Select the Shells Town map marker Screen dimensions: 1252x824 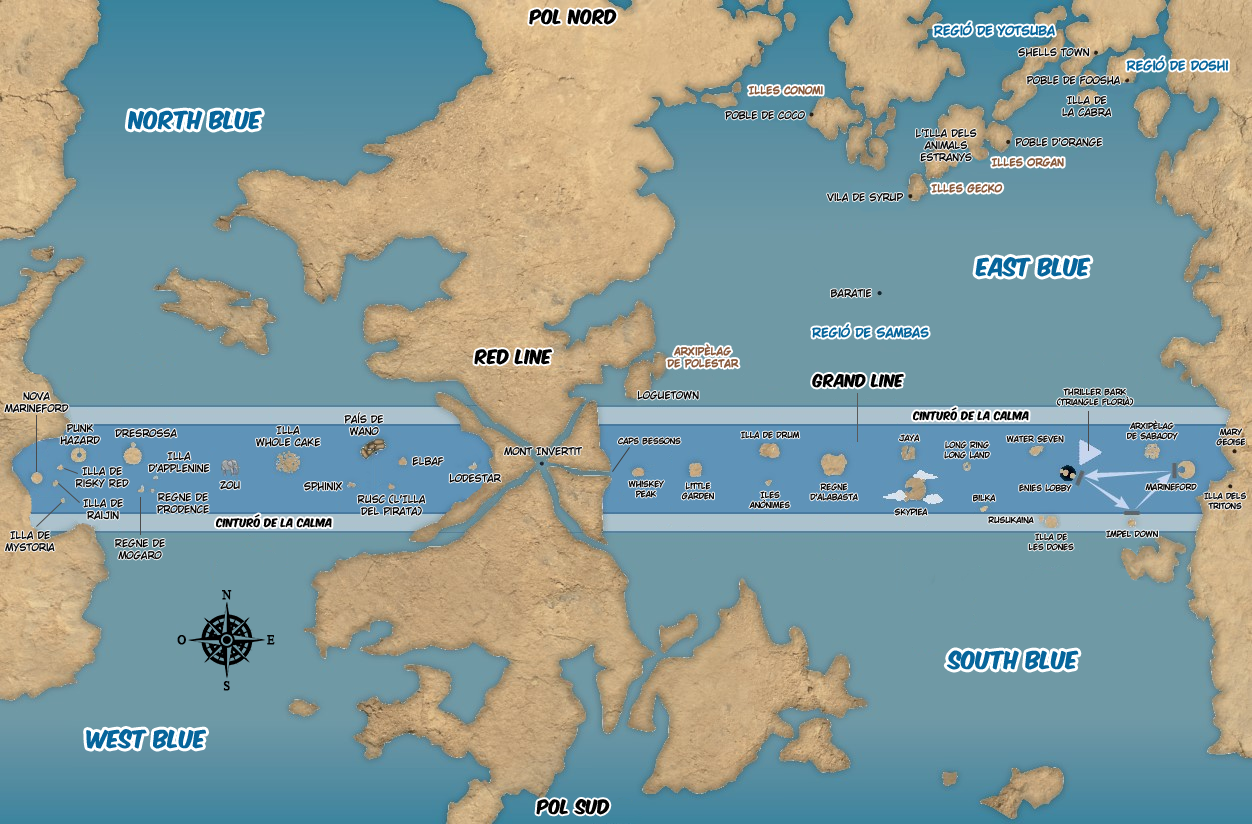[1096, 52]
